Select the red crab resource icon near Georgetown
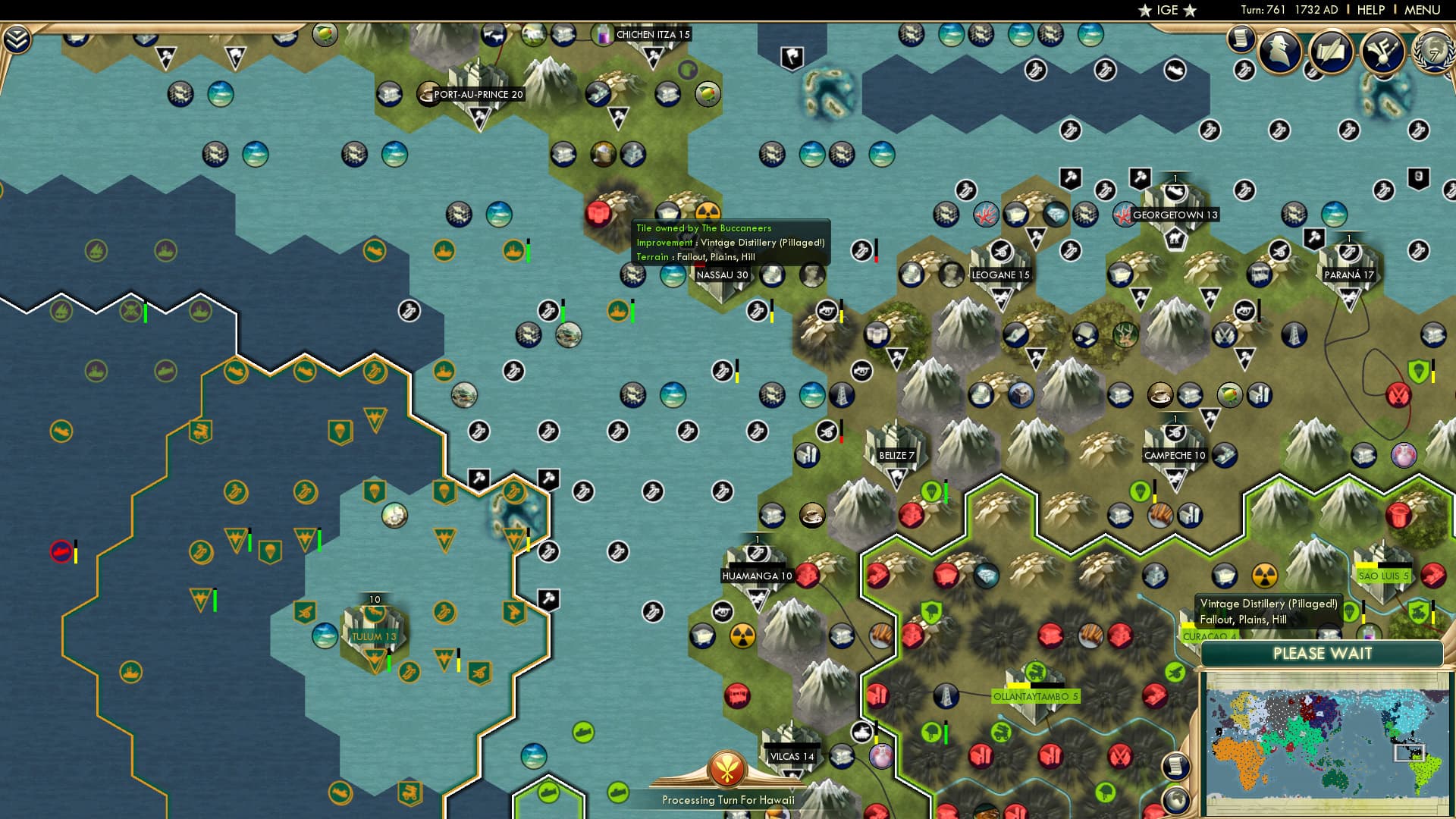This screenshot has height=819, width=1456. click(1123, 216)
